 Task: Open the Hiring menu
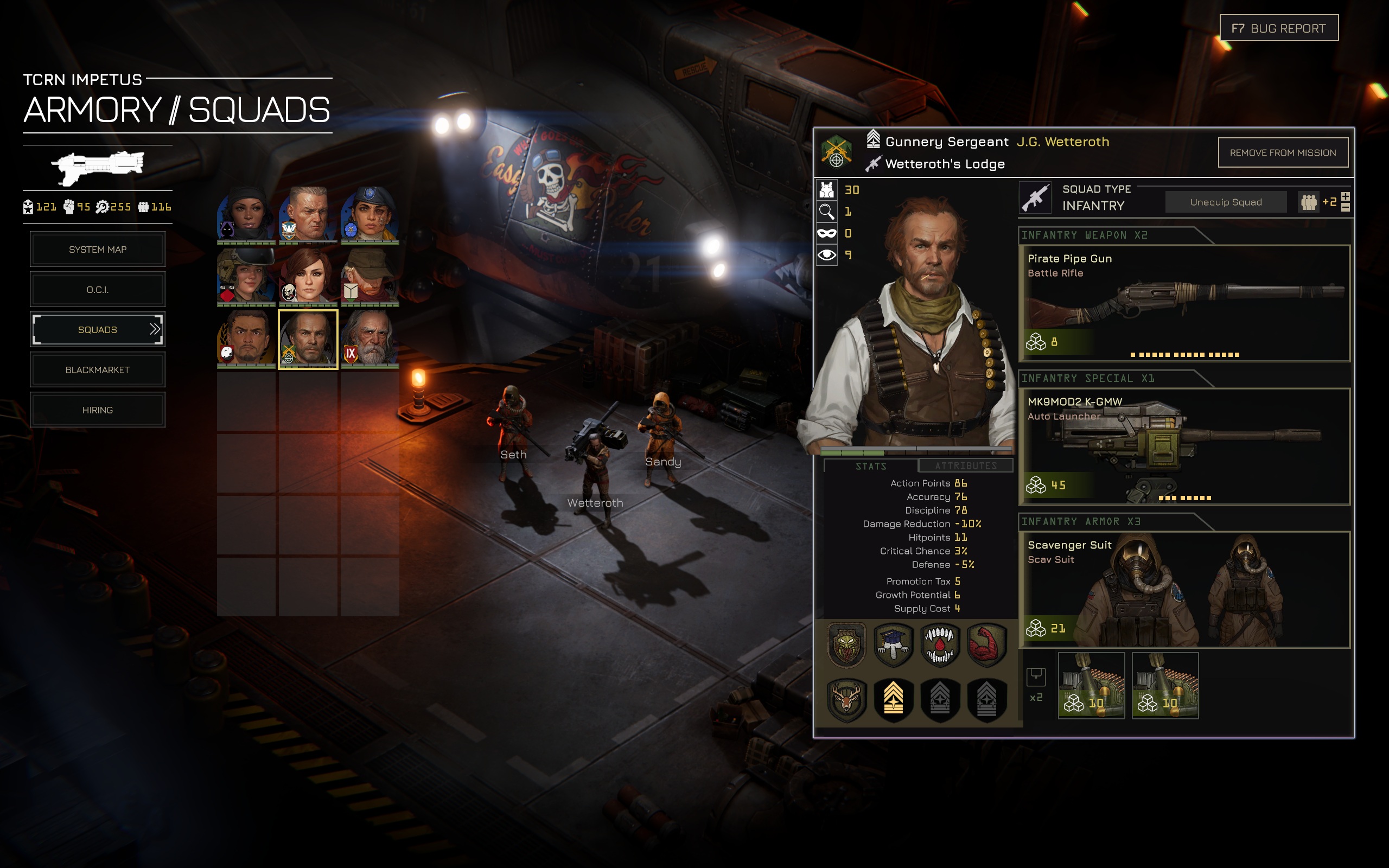pyautogui.click(x=98, y=410)
